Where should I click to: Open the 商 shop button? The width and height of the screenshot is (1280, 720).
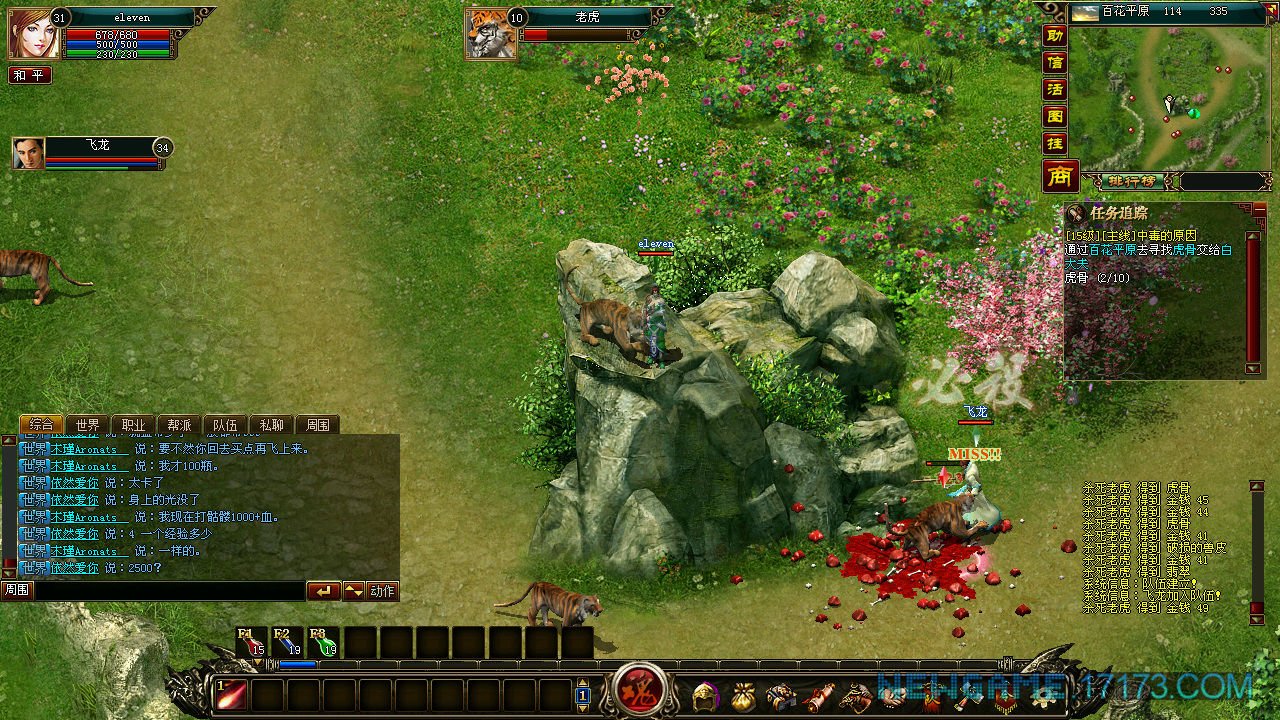click(1059, 176)
